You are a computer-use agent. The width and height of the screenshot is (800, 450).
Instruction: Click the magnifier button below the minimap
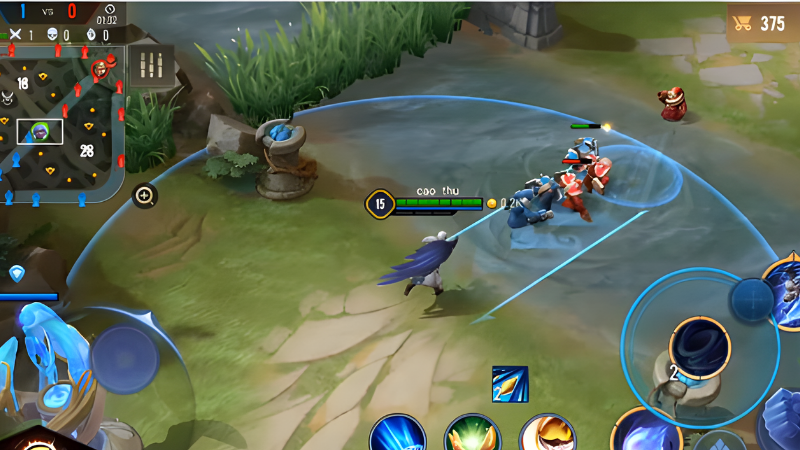click(145, 195)
